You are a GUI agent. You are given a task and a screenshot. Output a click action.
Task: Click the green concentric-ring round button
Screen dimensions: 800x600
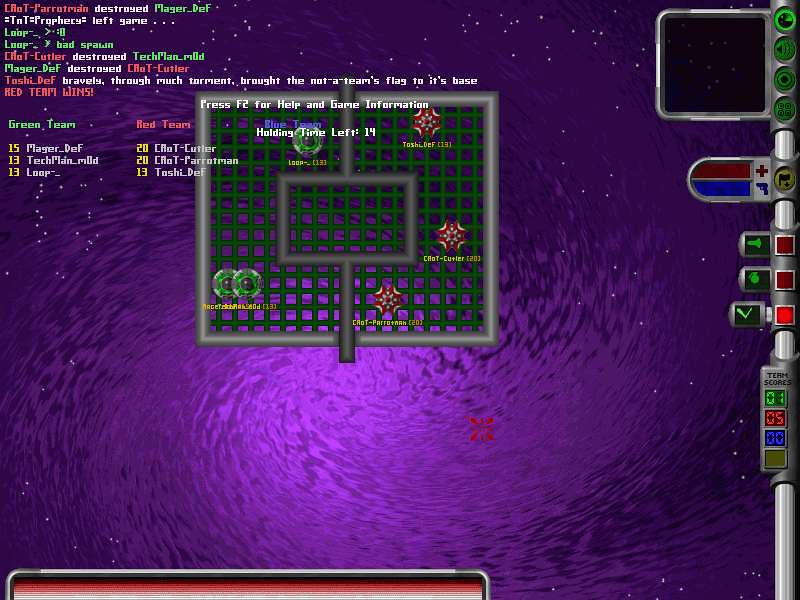tap(785, 79)
